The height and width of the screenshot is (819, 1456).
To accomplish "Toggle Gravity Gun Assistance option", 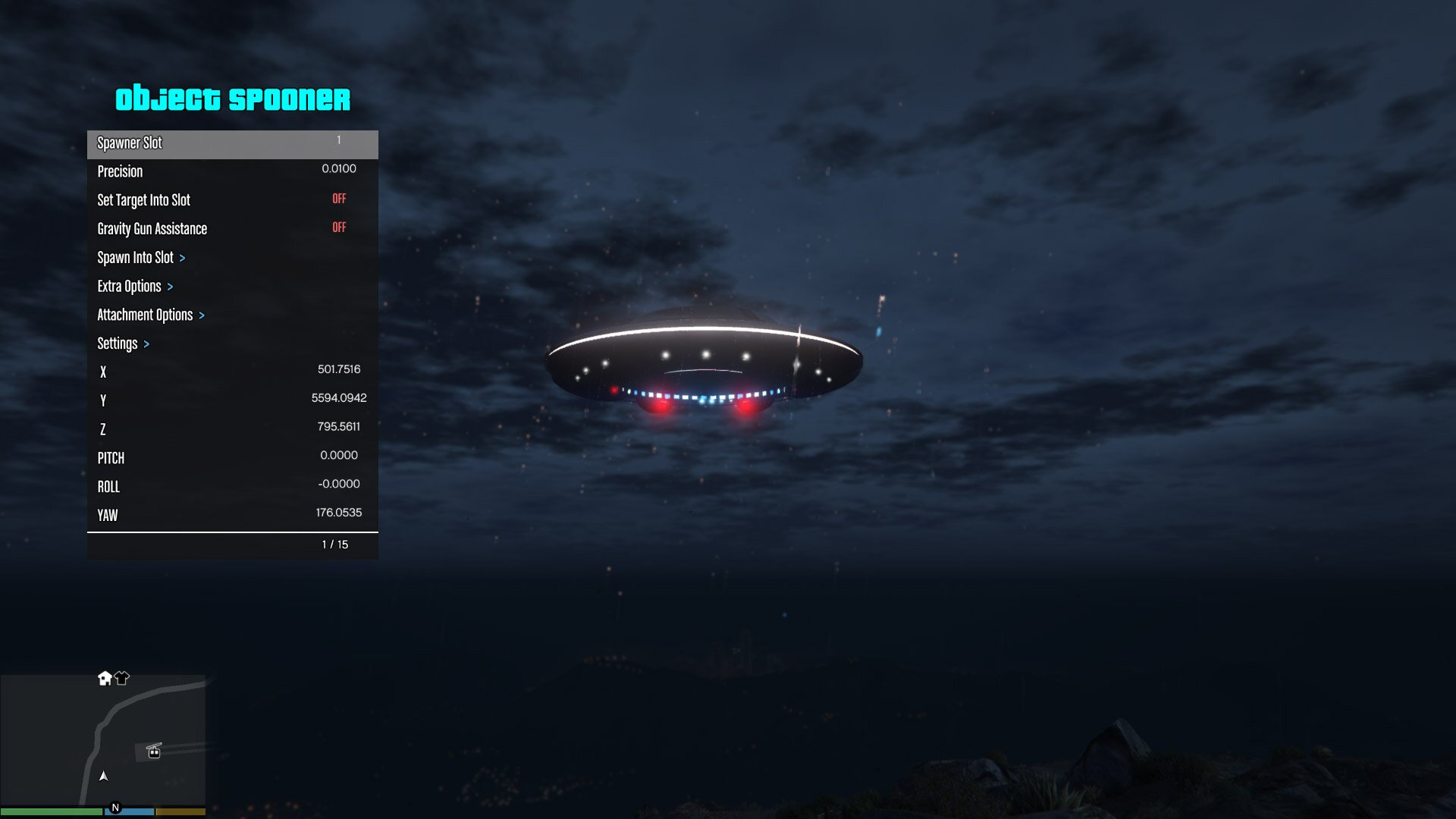I will point(232,229).
